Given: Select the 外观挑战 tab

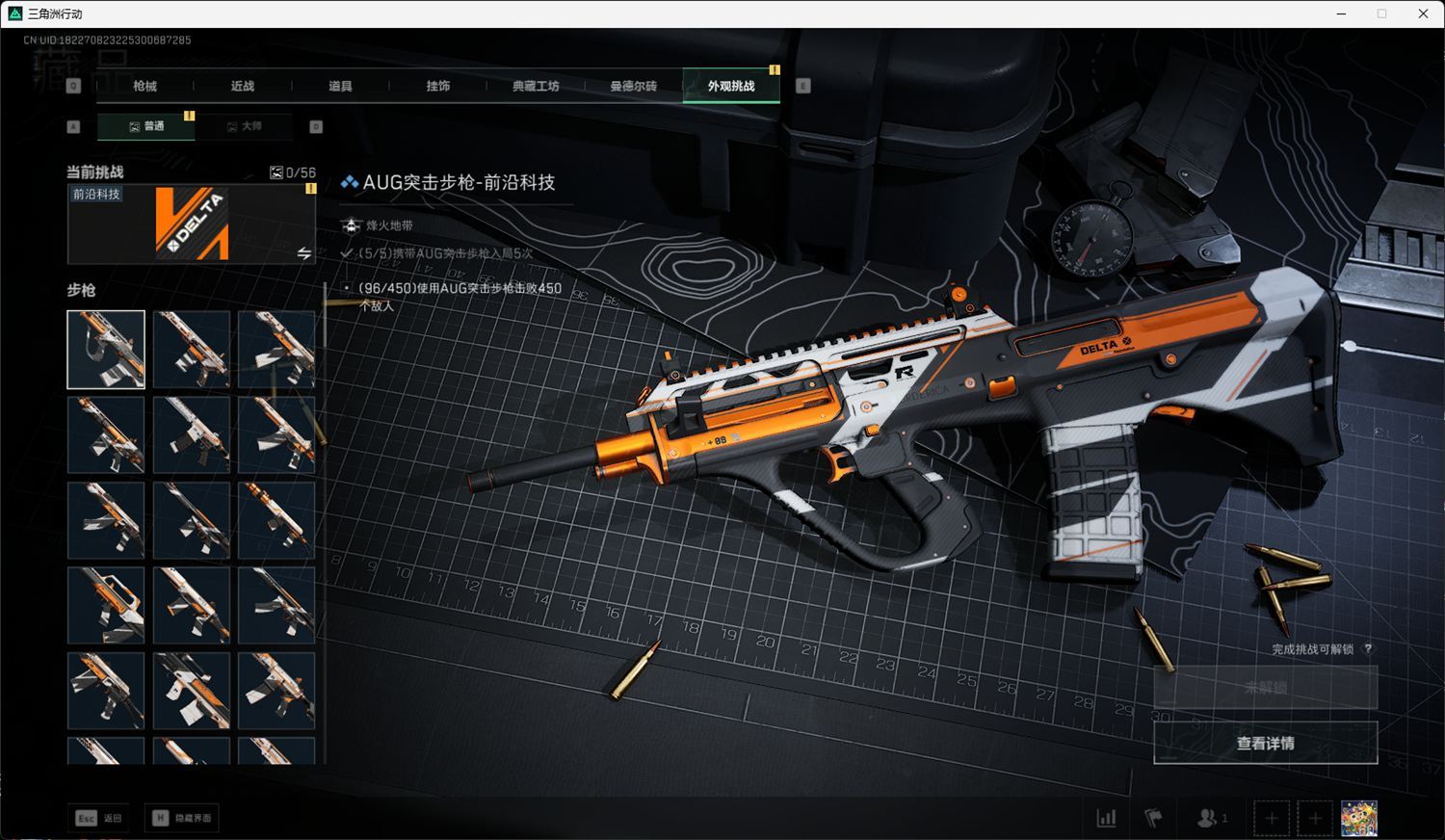Looking at the screenshot, I should (731, 86).
